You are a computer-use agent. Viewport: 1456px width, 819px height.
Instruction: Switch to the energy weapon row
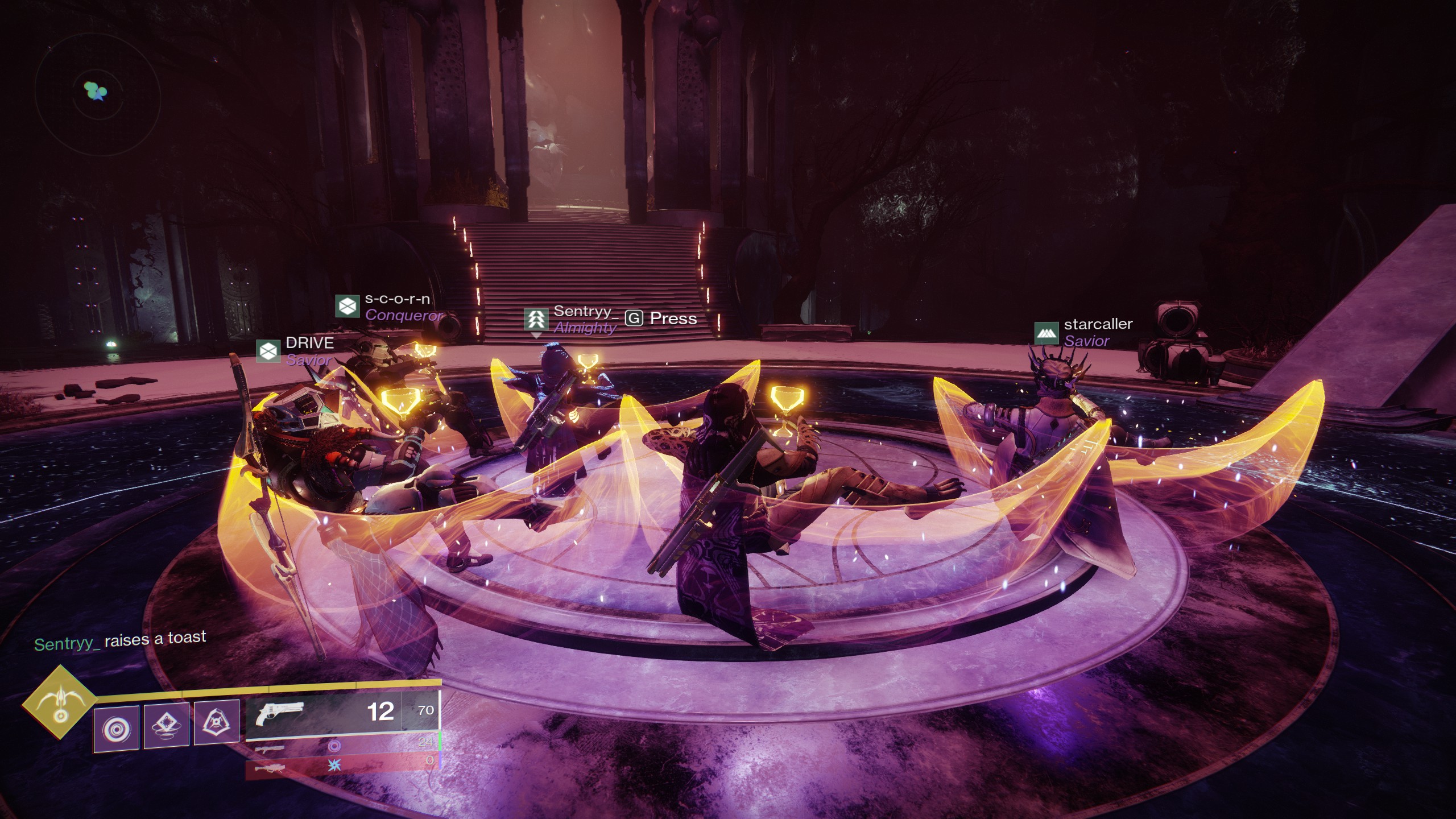click(x=342, y=746)
